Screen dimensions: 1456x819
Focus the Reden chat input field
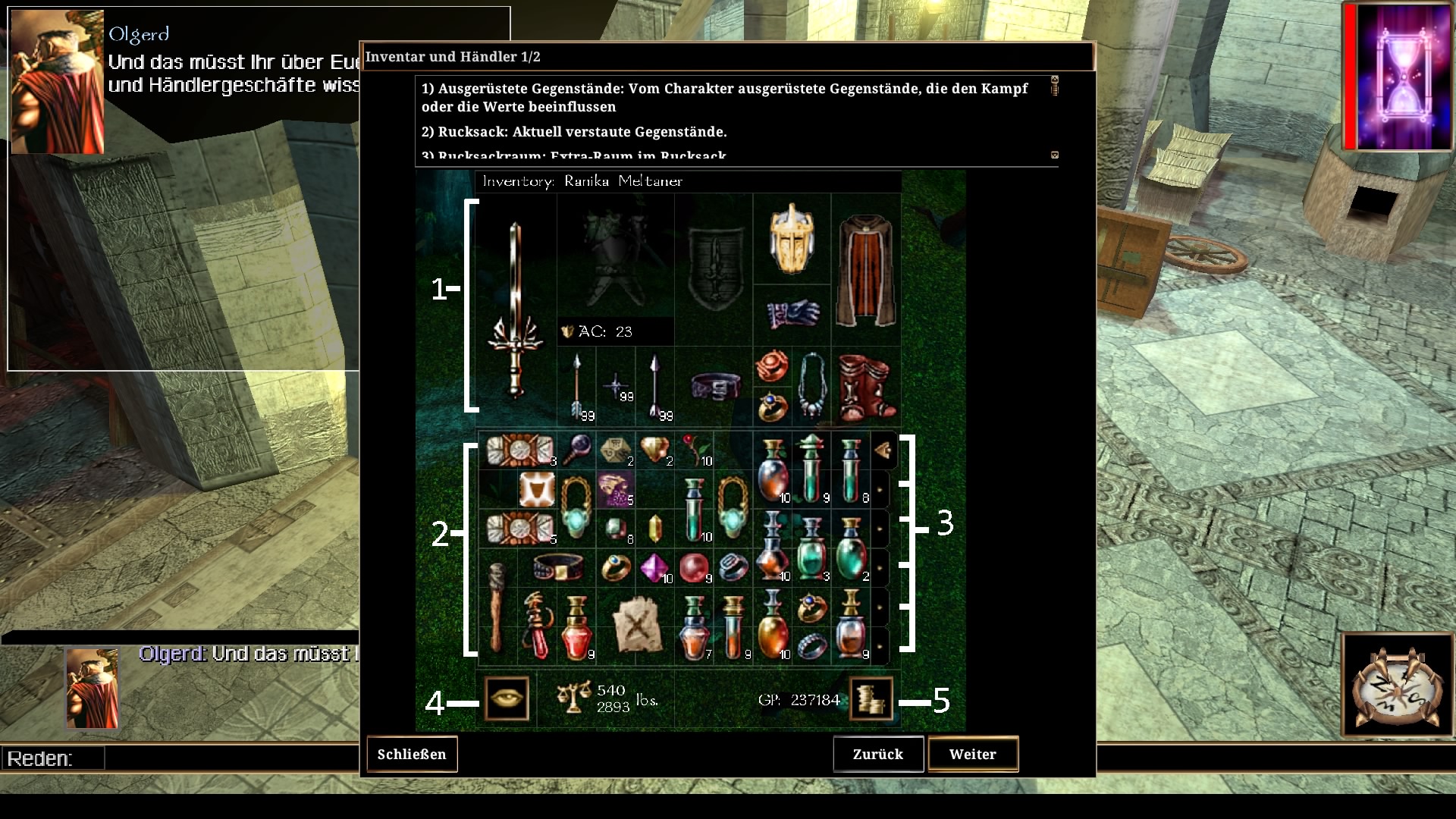tap(227, 758)
